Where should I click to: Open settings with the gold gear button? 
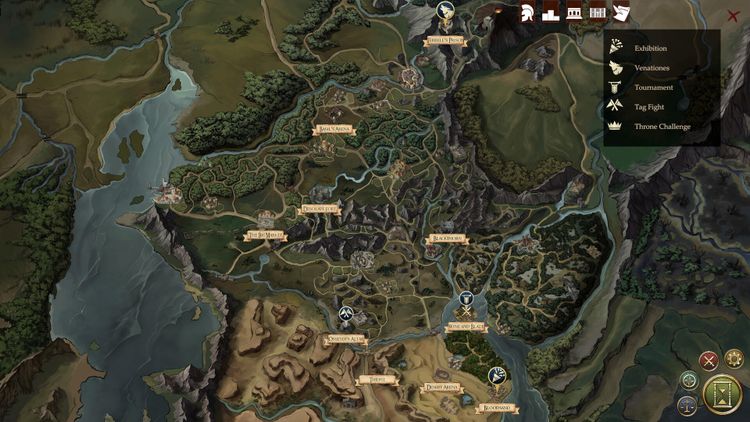pos(735,358)
